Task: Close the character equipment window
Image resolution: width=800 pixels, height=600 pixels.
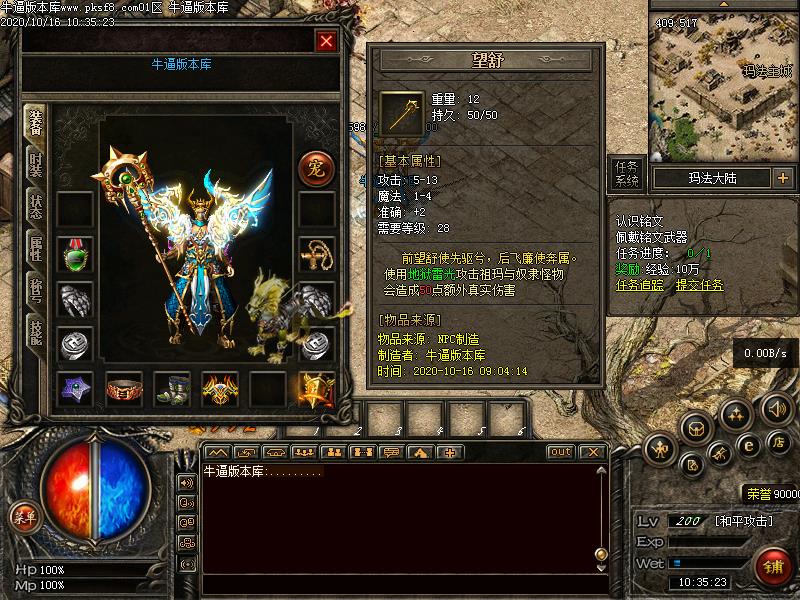Action: tap(326, 41)
